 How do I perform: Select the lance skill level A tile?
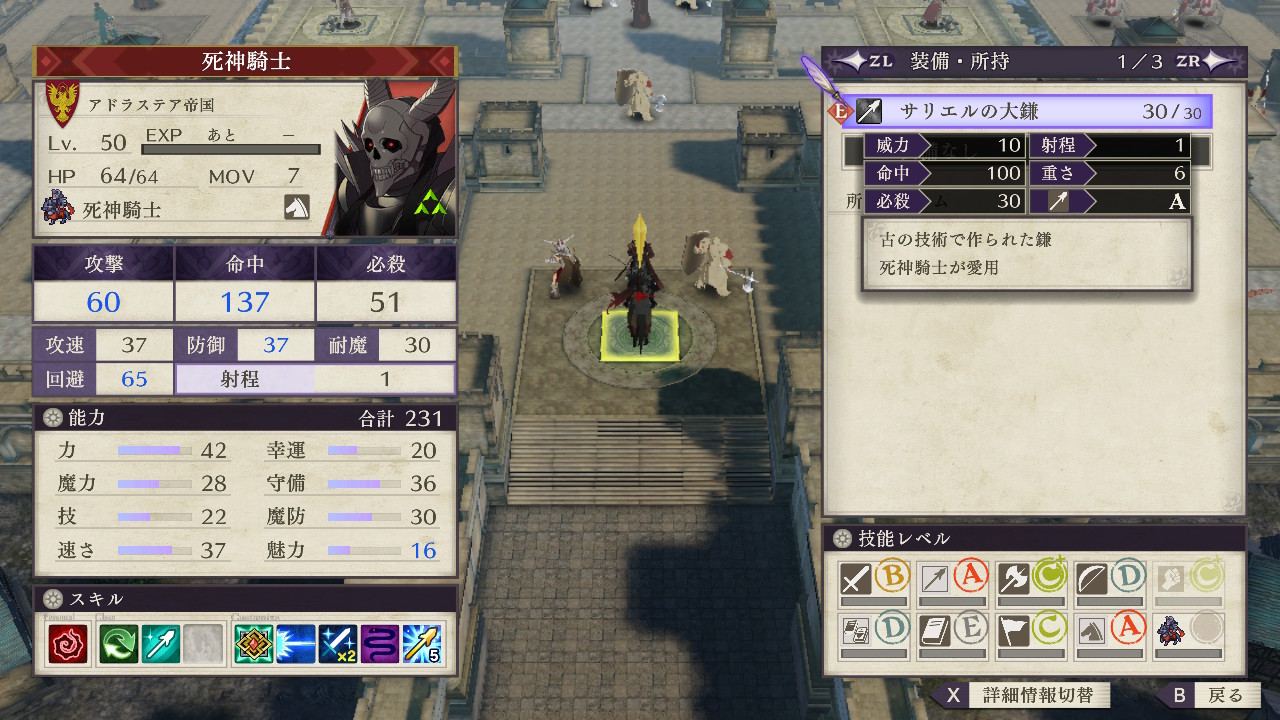[x=952, y=582]
